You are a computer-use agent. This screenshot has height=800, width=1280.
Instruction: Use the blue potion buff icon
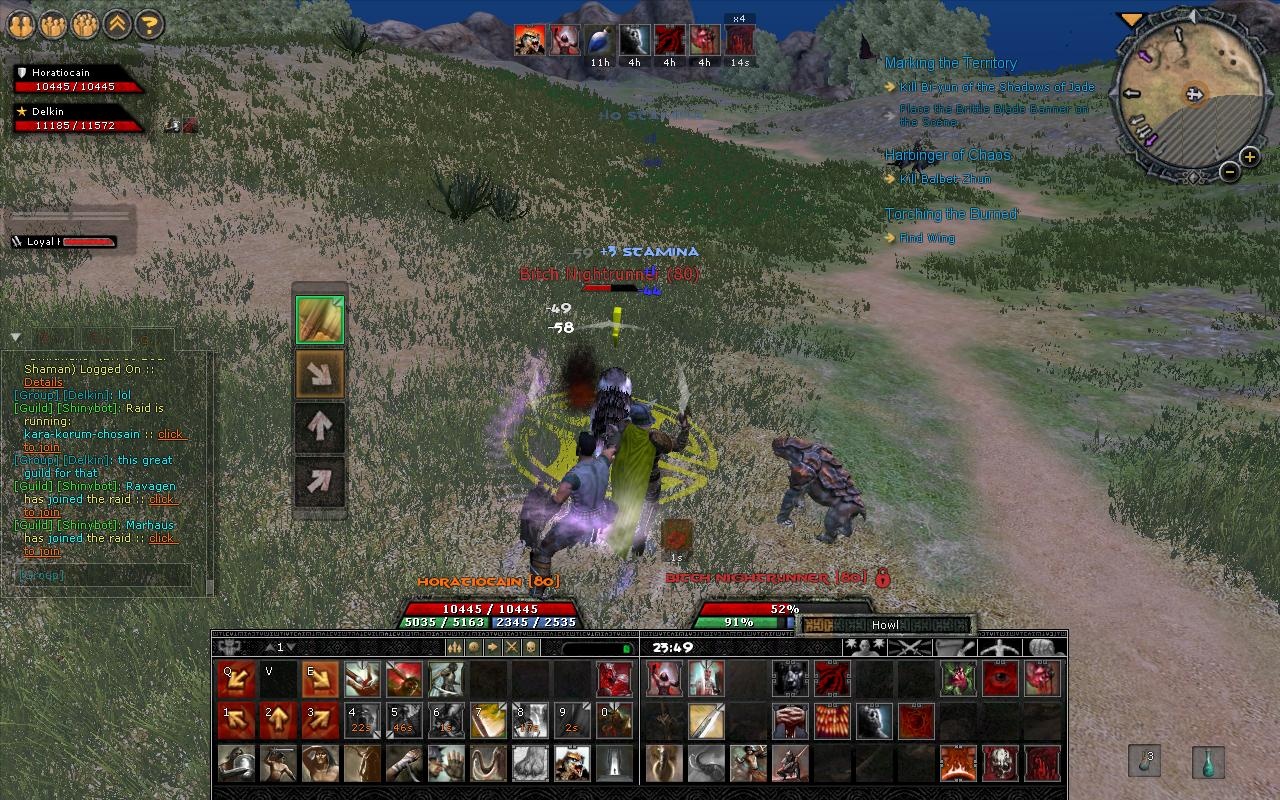tap(599, 38)
